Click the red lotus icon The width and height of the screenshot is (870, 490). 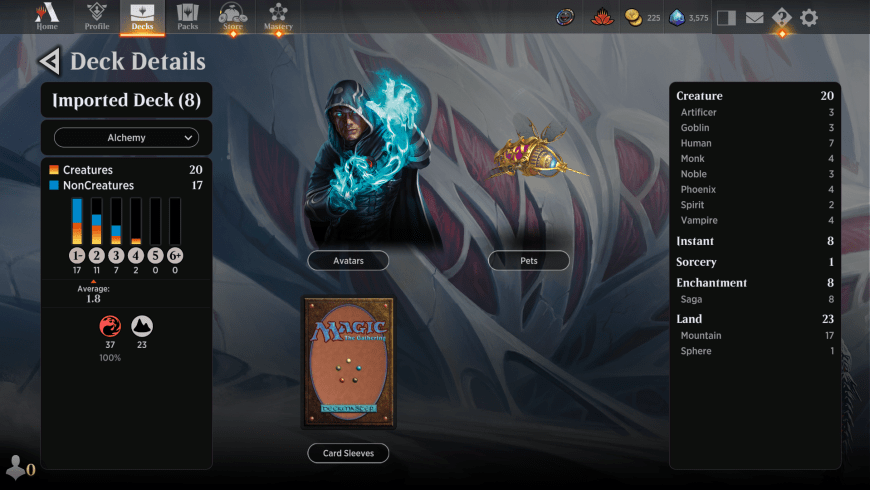pos(601,17)
